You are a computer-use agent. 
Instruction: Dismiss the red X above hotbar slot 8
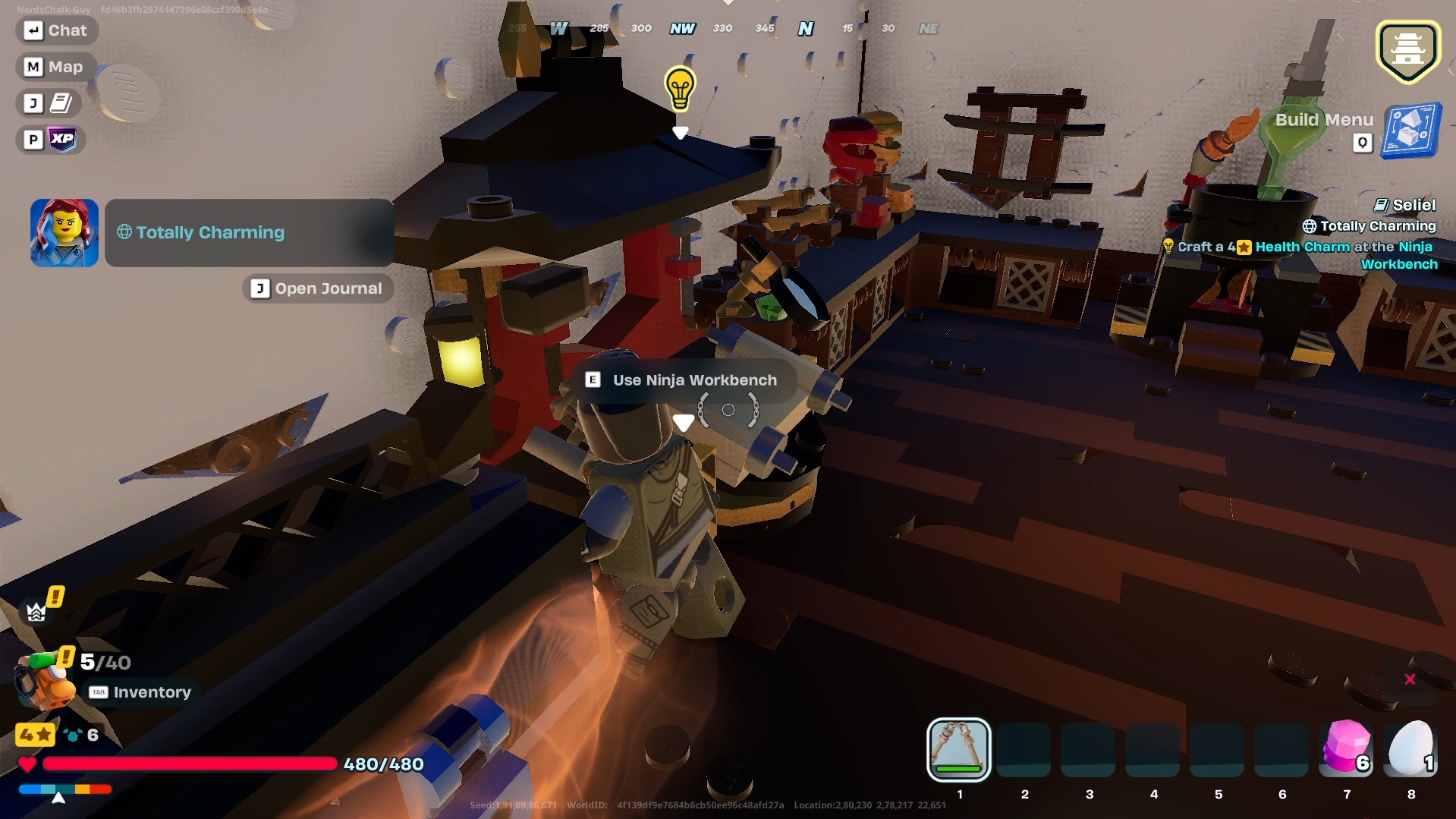[x=1409, y=679]
